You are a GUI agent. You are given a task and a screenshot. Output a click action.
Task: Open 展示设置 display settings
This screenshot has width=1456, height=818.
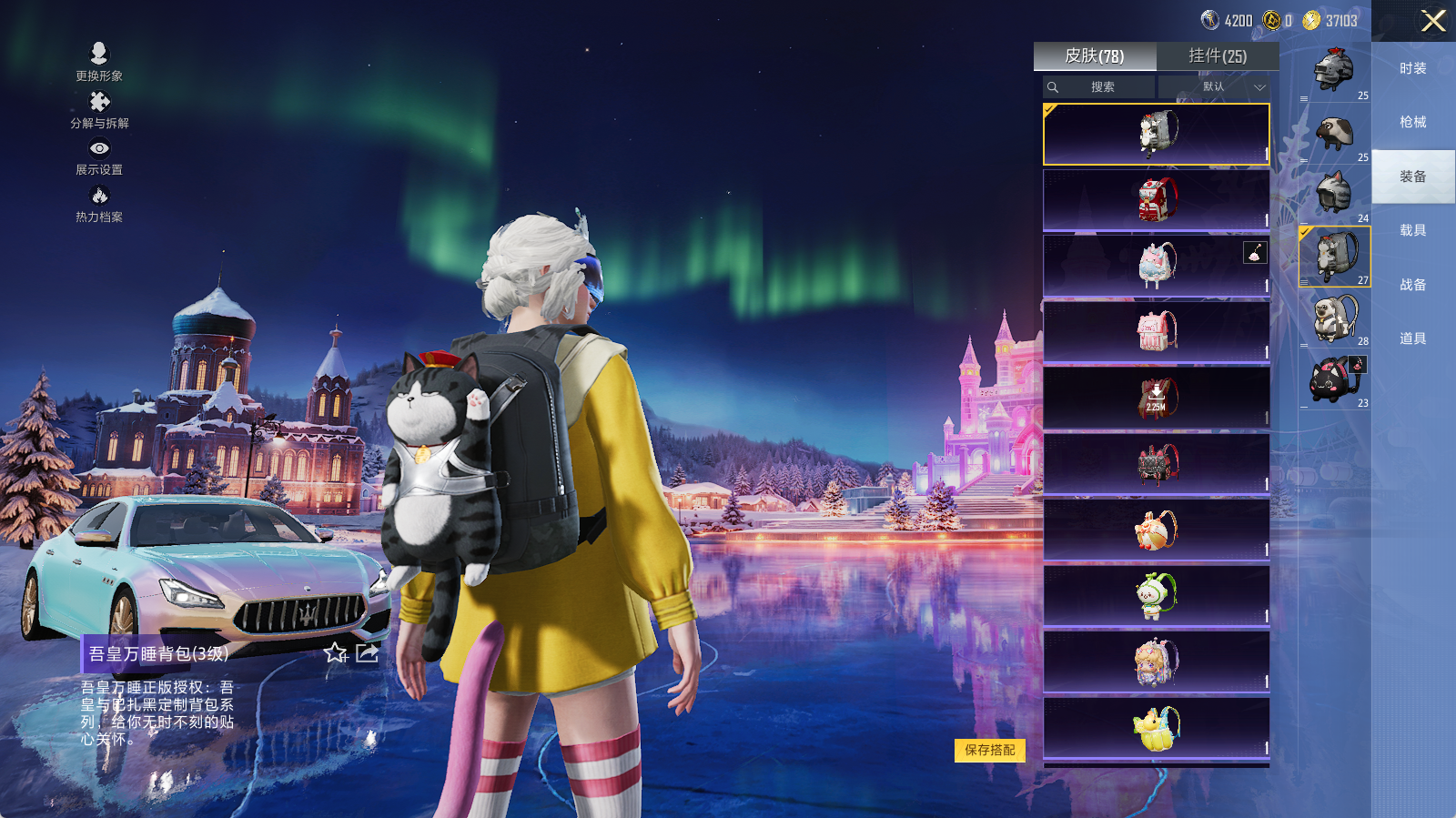[99, 156]
